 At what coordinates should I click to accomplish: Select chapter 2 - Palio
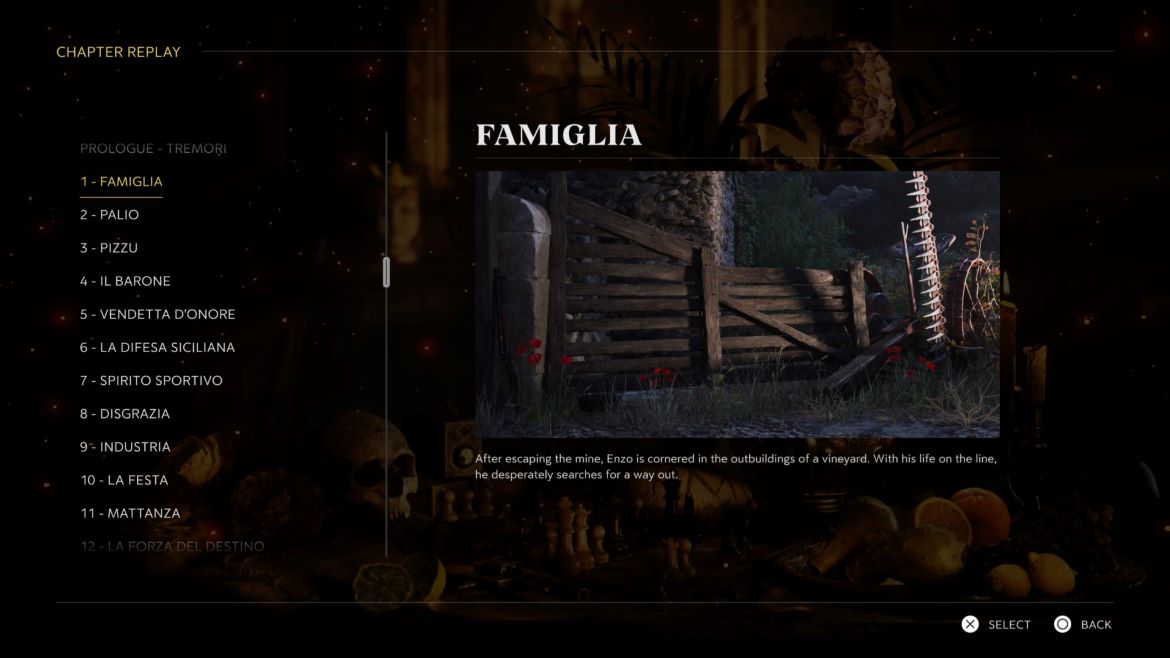pos(110,214)
